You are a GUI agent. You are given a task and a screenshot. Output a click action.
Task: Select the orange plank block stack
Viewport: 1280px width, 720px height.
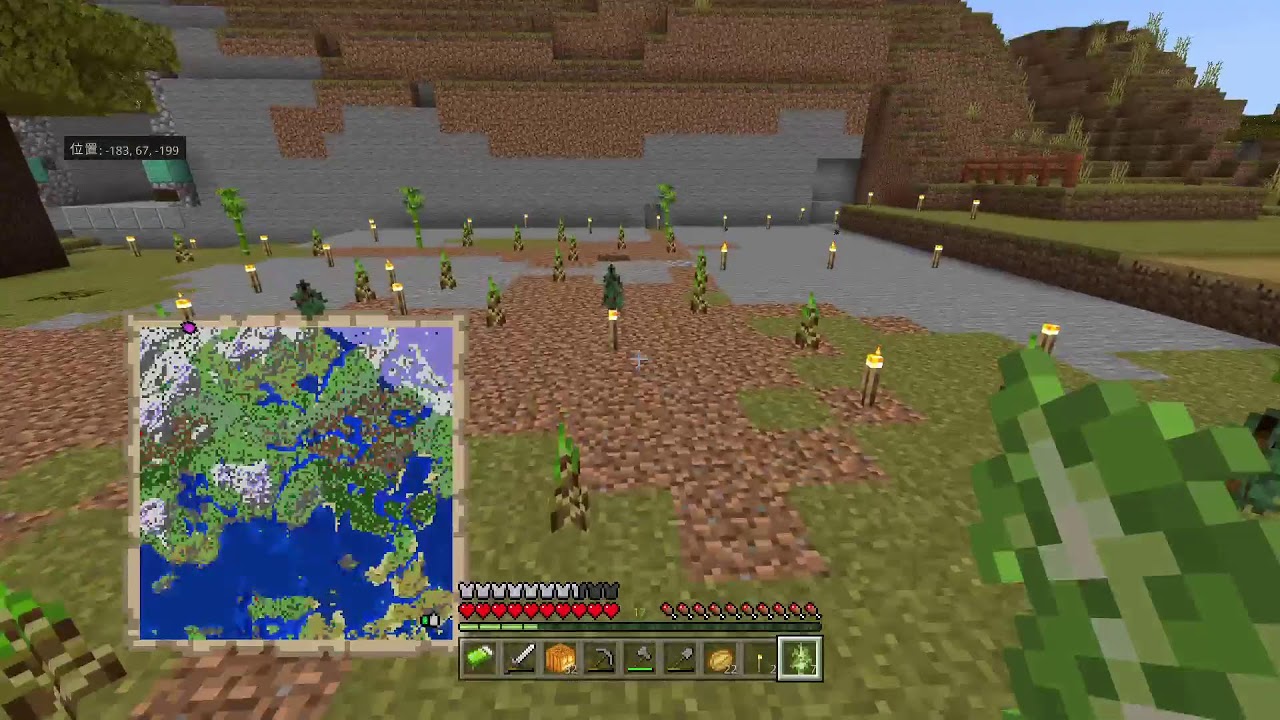tap(560, 660)
